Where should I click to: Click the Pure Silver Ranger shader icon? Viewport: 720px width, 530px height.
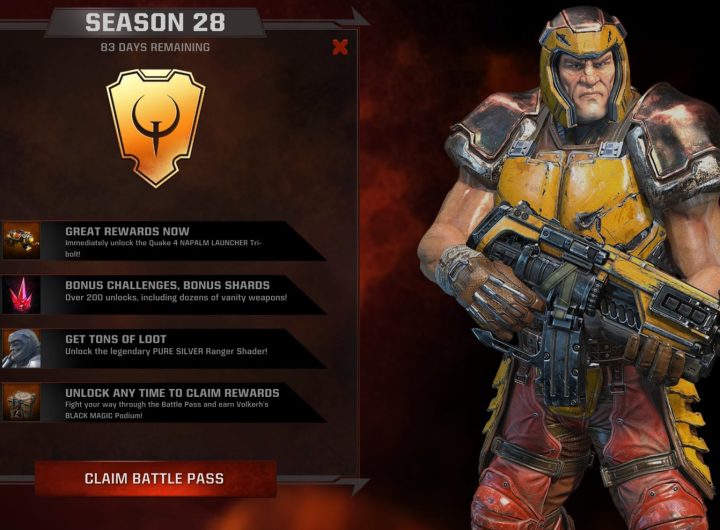21,348
